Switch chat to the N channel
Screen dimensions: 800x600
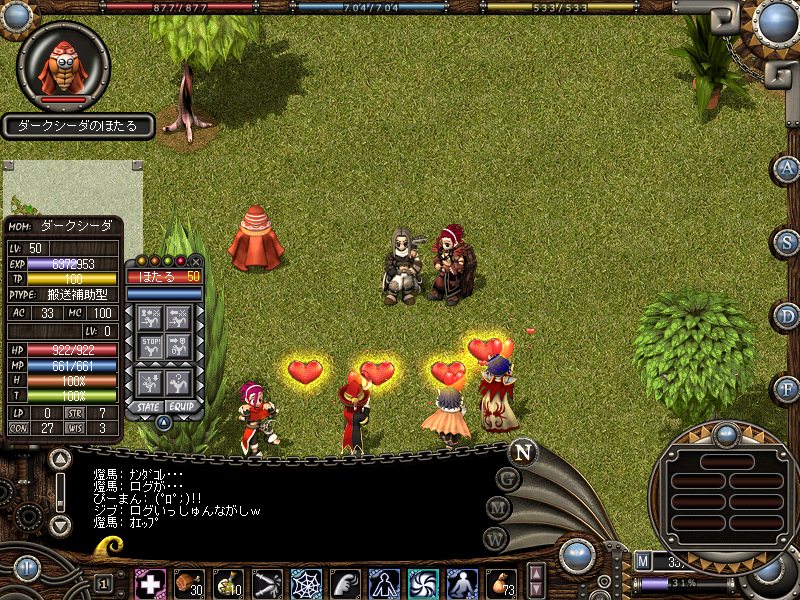pyautogui.click(x=522, y=451)
